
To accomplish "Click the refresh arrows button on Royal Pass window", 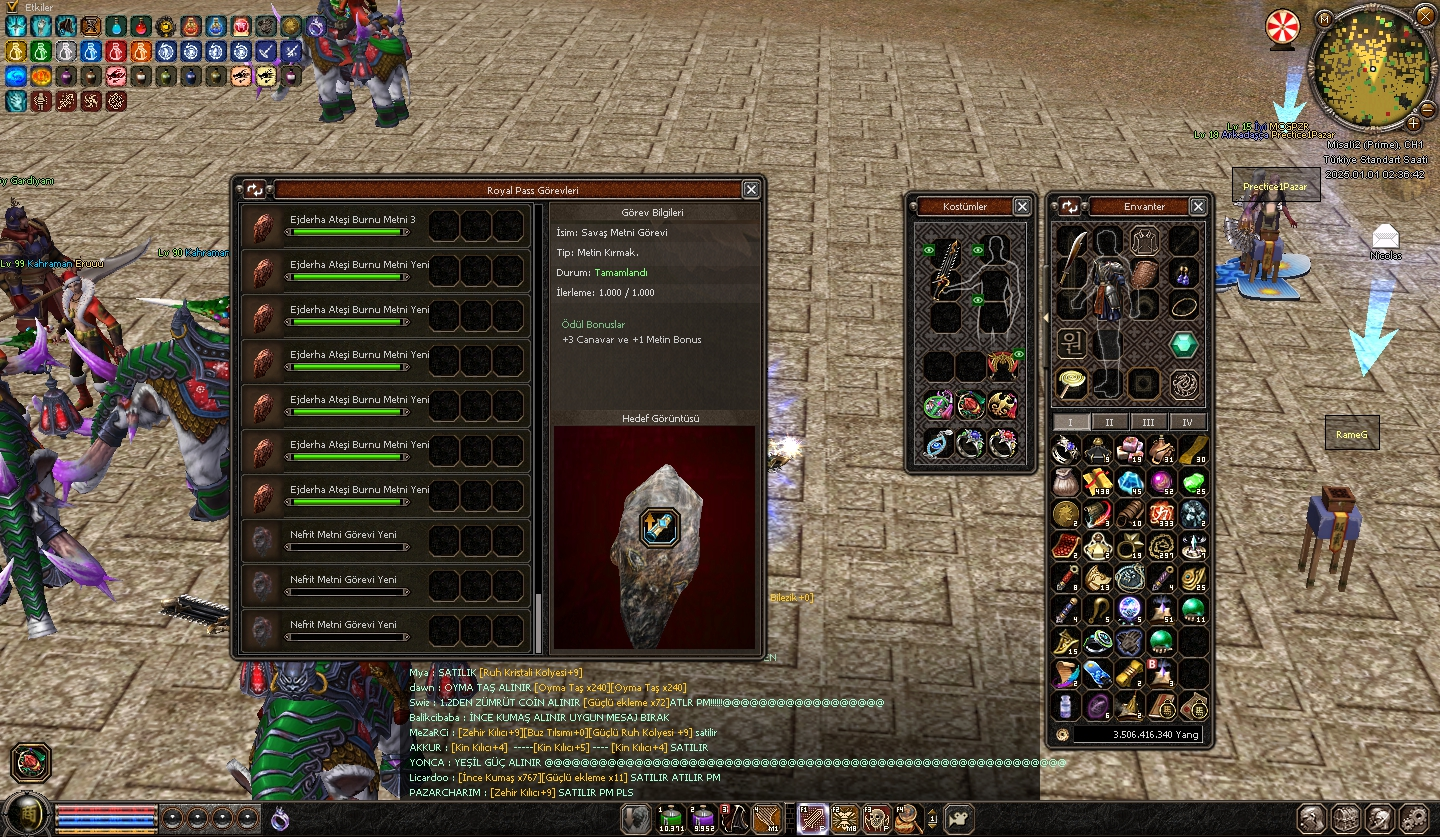I will 254,189.
